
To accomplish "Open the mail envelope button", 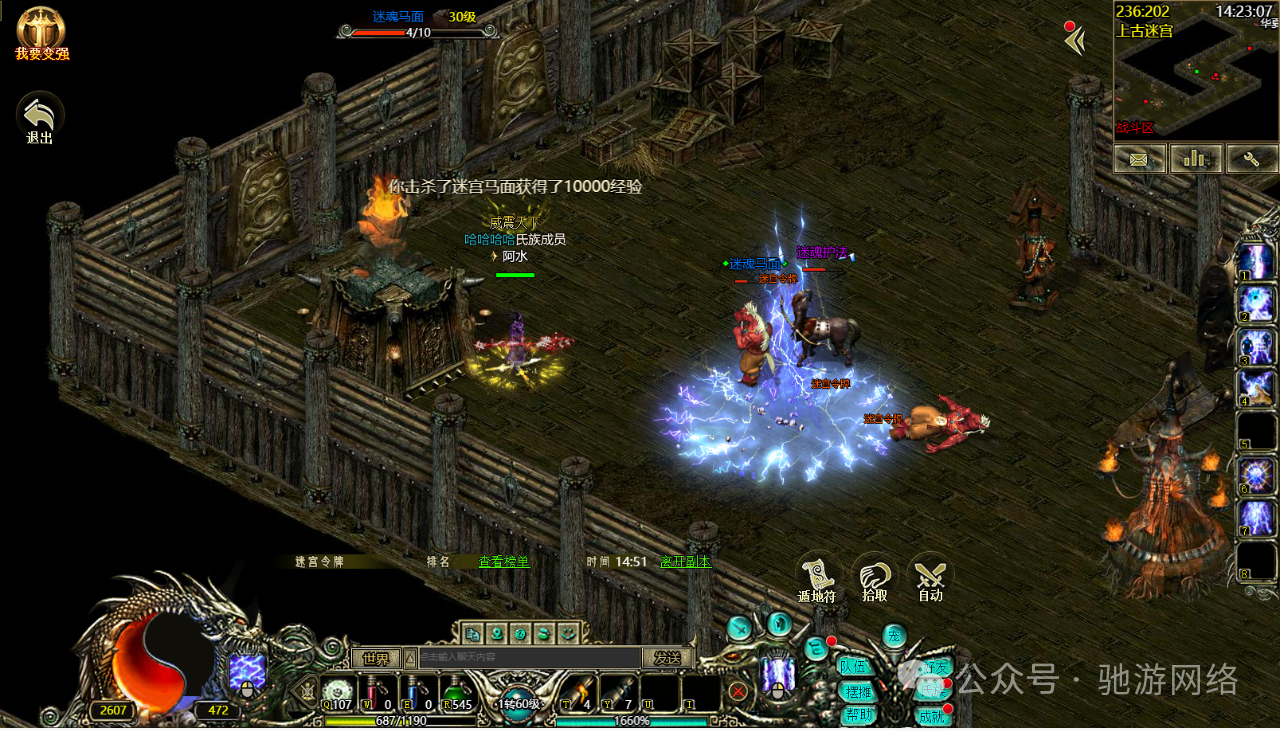I will coord(1140,158).
